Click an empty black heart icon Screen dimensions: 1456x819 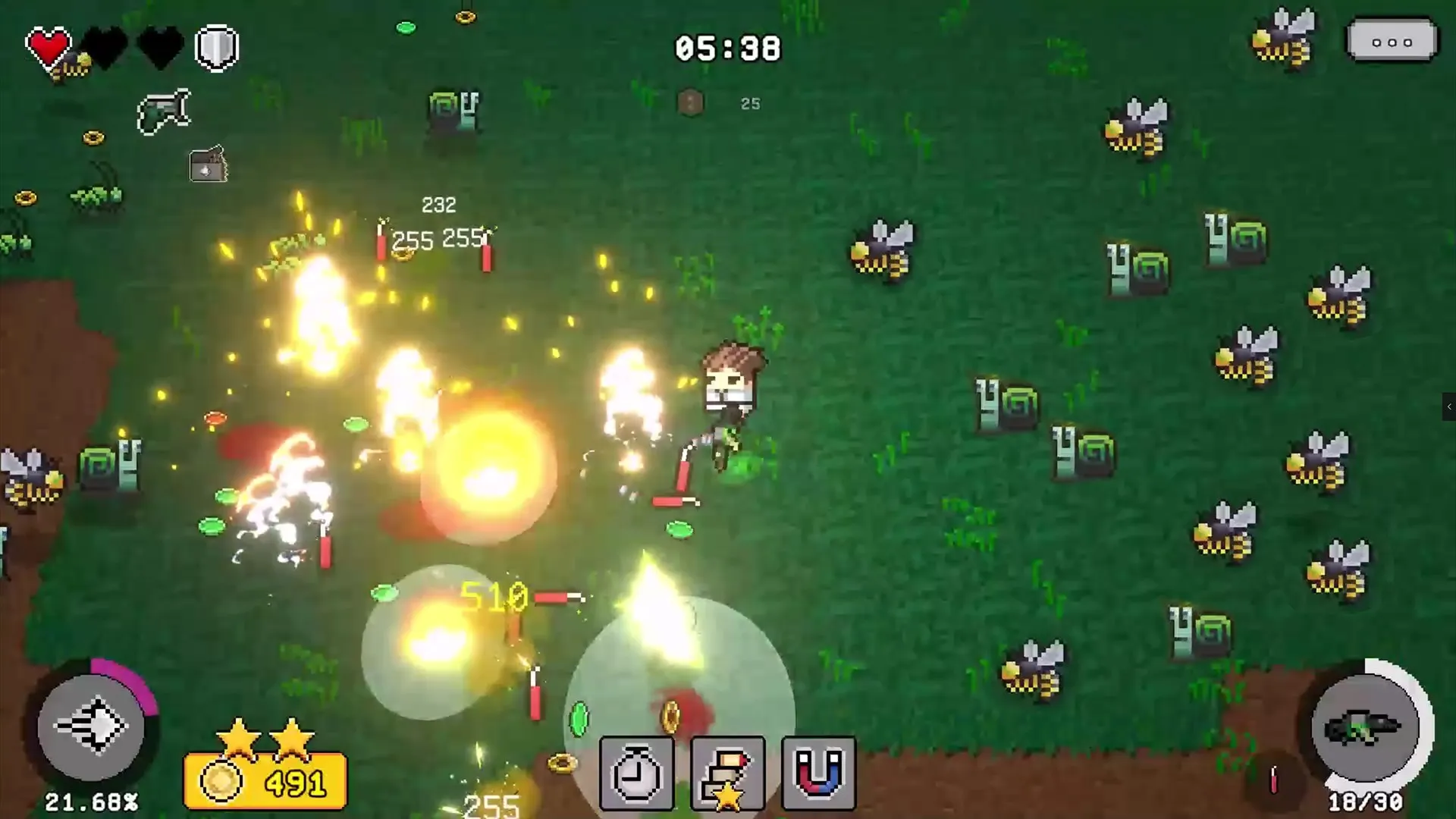click(105, 47)
